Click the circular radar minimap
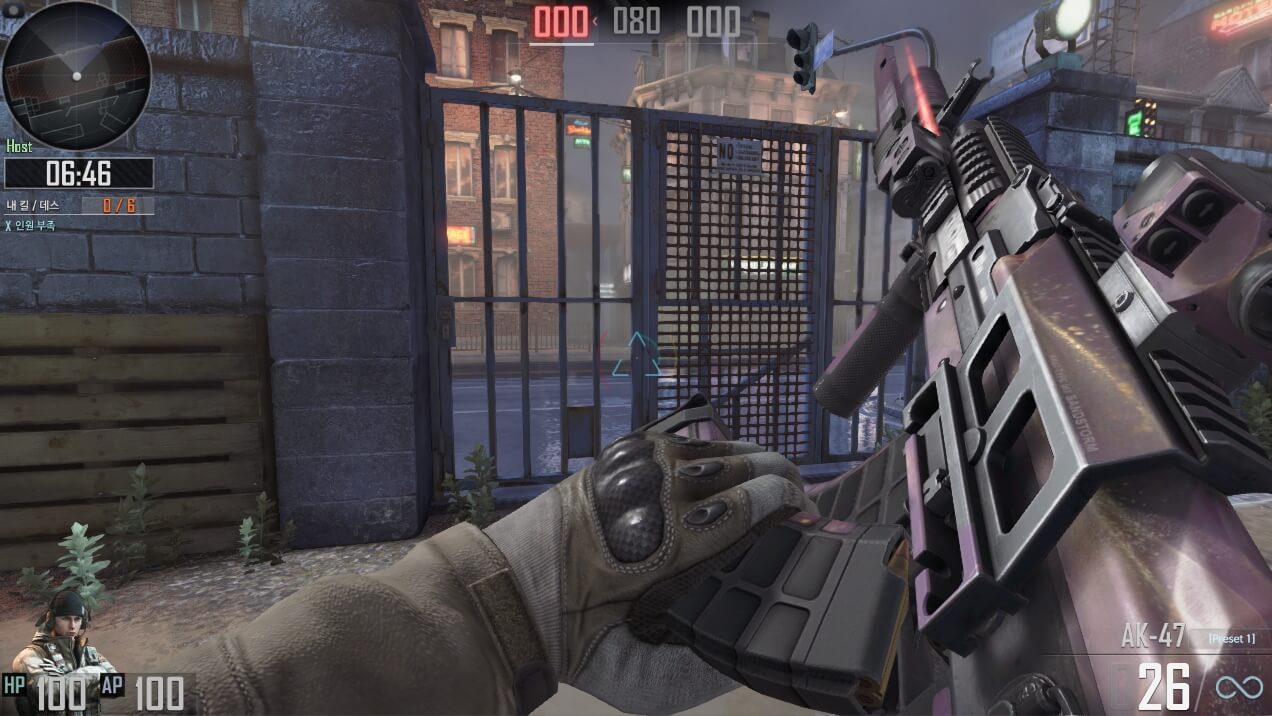This screenshot has width=1272, height=716. [x=76, y=76]
